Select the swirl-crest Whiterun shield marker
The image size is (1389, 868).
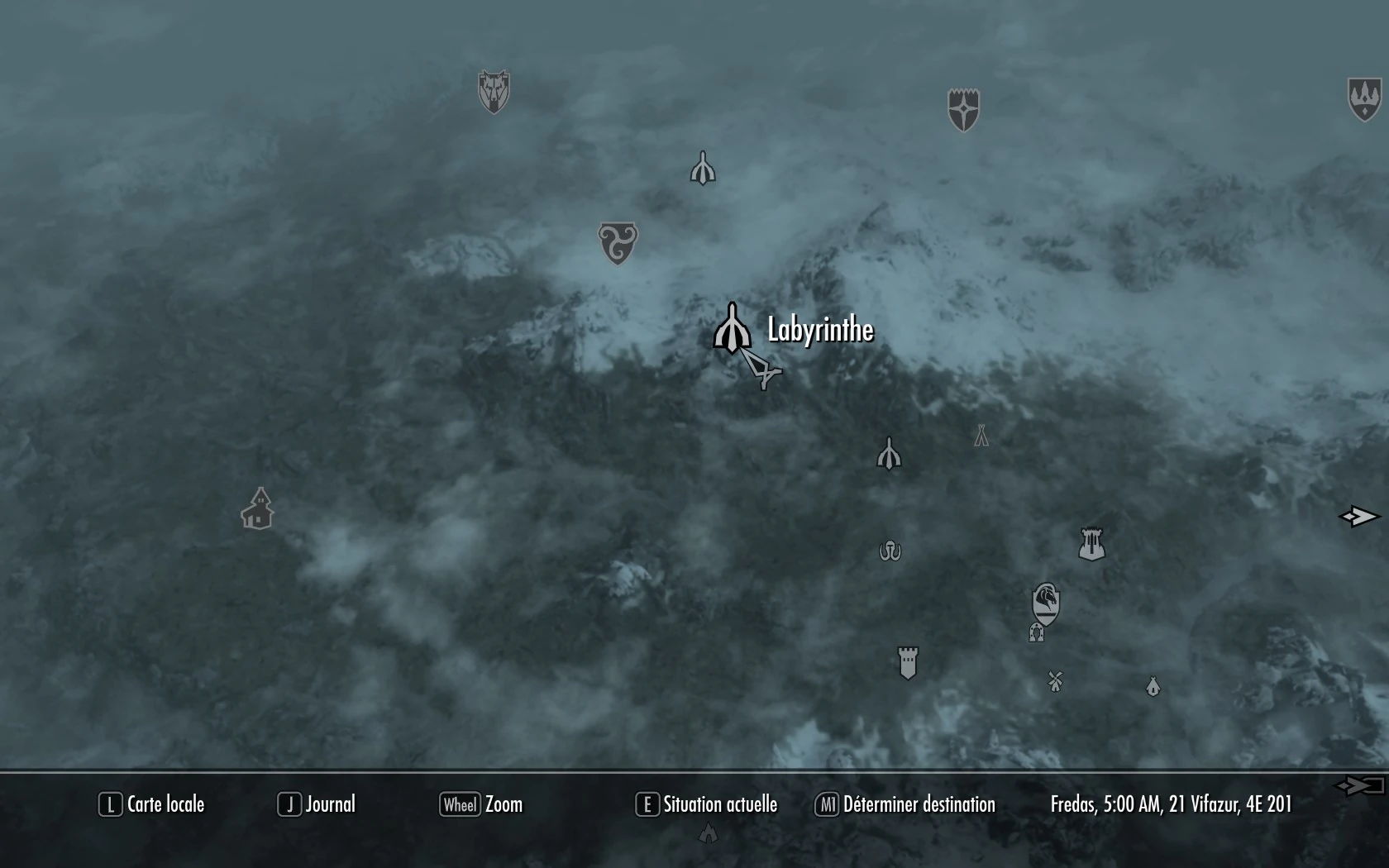point(616,241)
